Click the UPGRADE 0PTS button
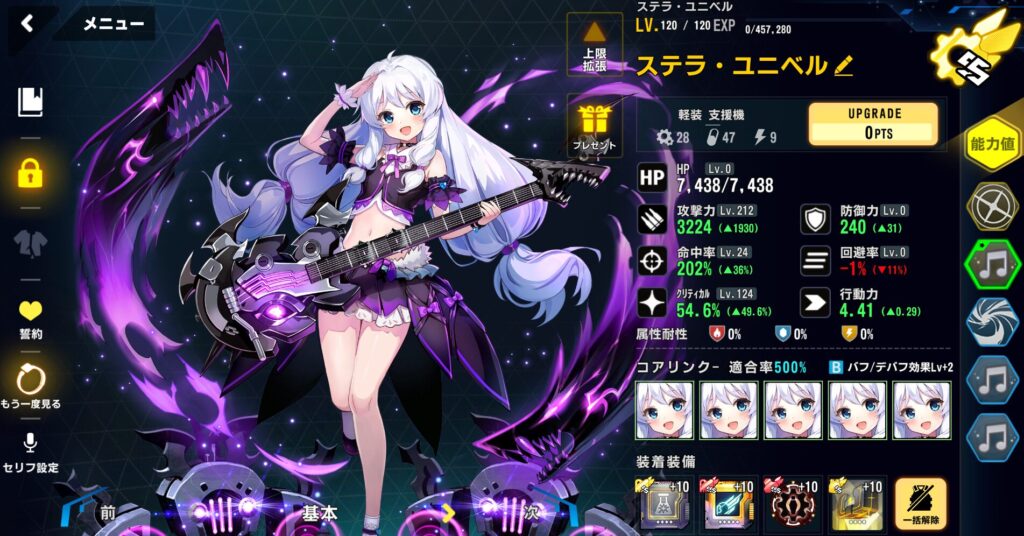Screen dimensions: 1024x536 873,124
